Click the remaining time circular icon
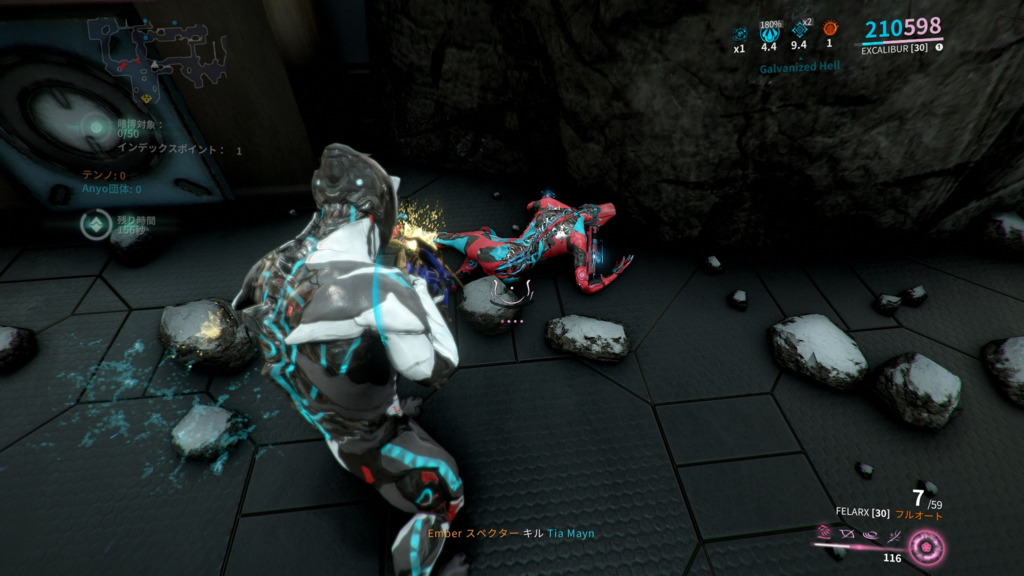Screen dimensions: 1024x576 95,224
